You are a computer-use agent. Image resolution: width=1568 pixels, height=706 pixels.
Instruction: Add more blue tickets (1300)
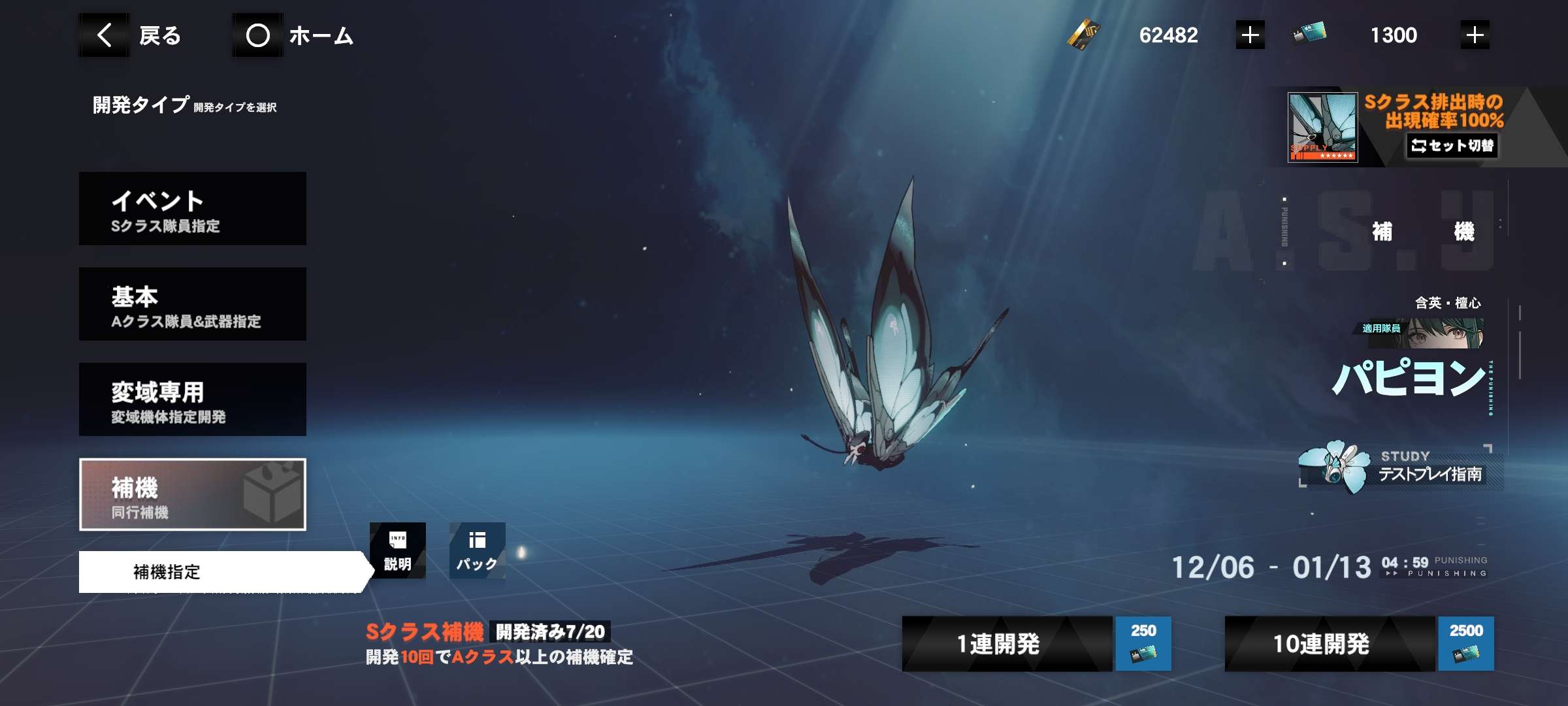[1475, 35]
